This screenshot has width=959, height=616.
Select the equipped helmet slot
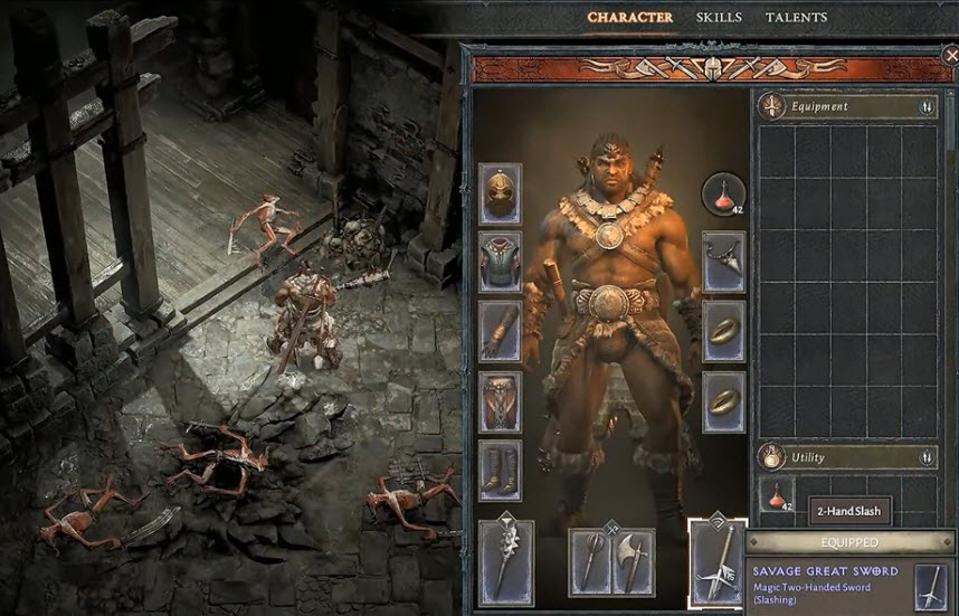[x=500, y=194]
